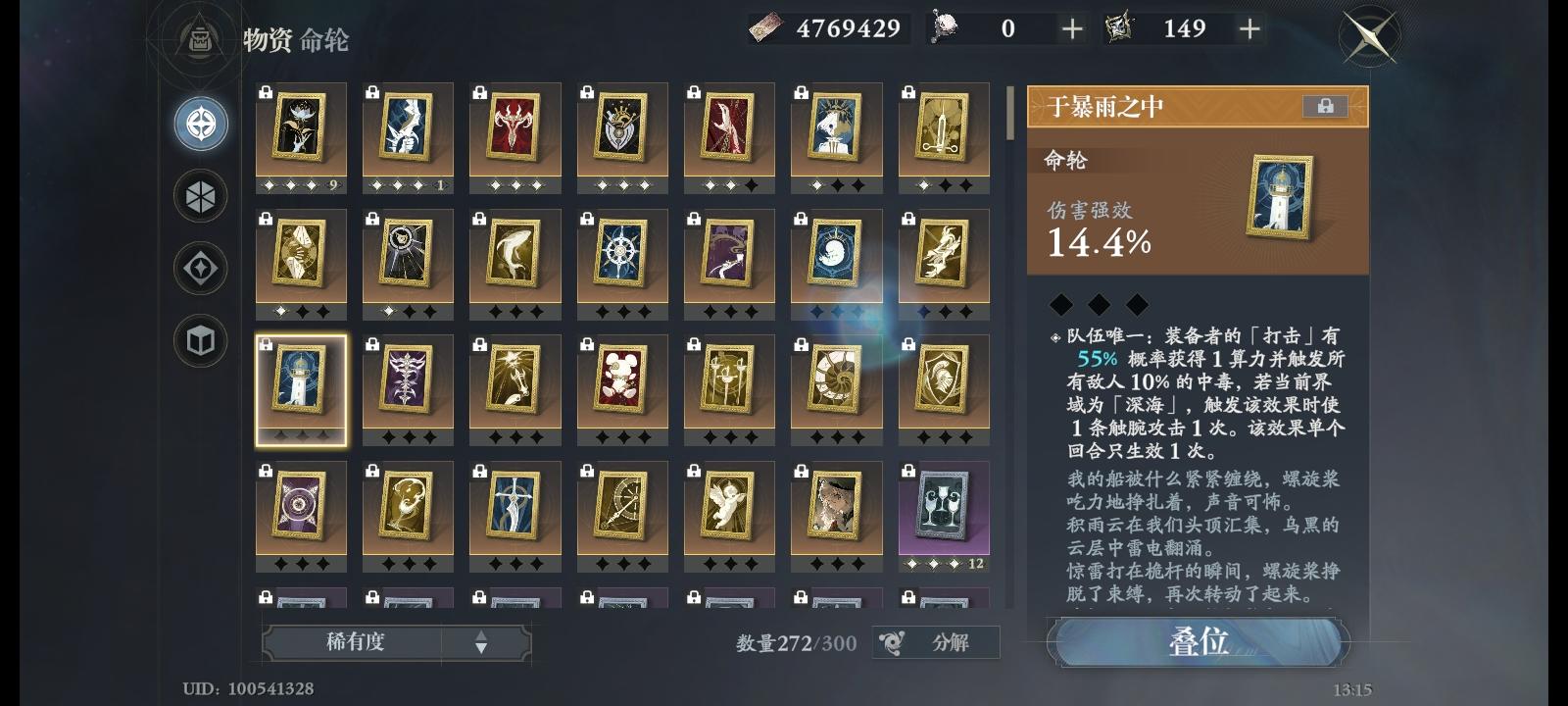This screenshot has width=1568, height=706.
Task: Click the plus next to 149 currency
Action: click(x=1249, y=29)
